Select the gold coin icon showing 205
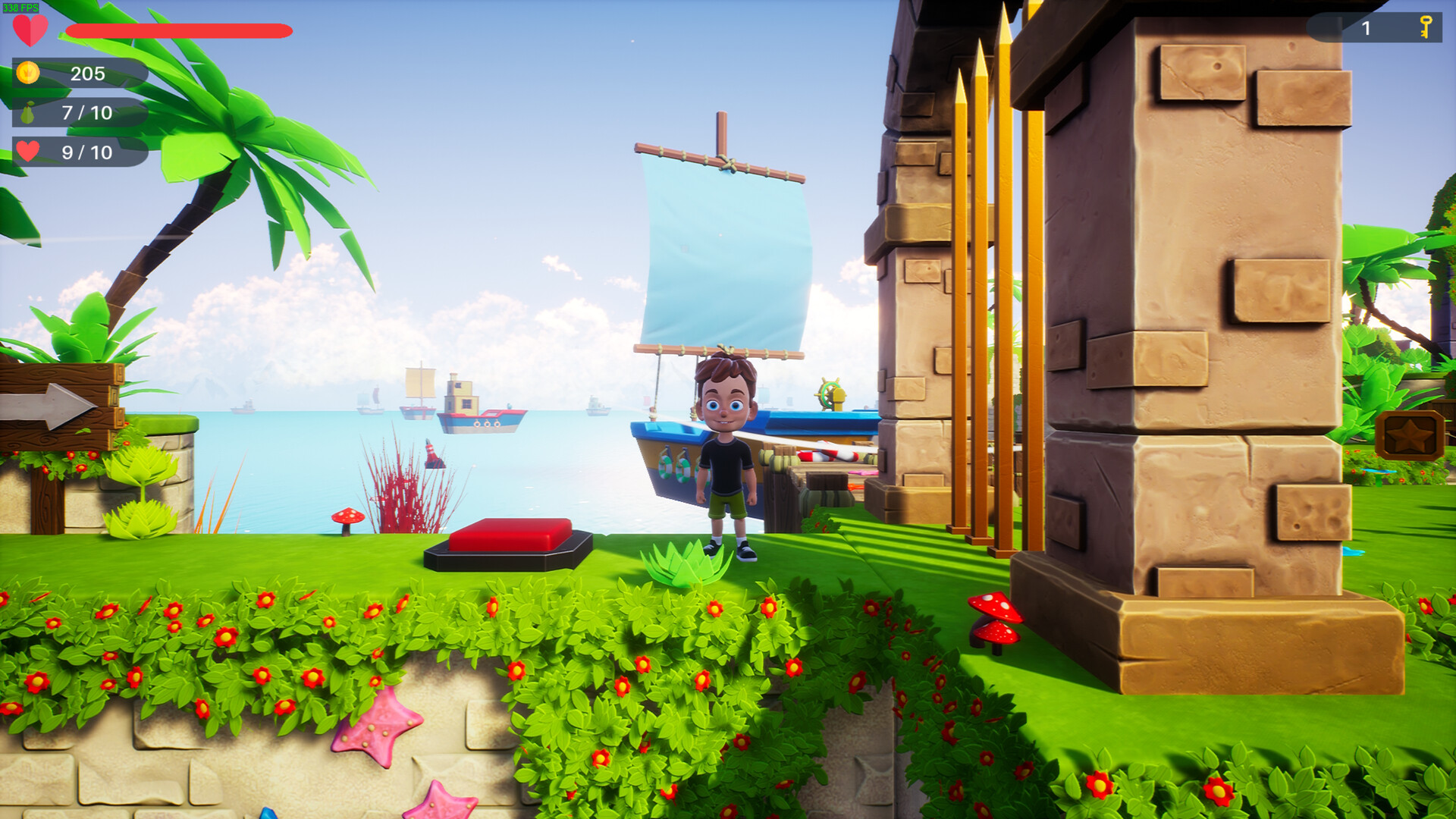 click(x=29, y=74)
